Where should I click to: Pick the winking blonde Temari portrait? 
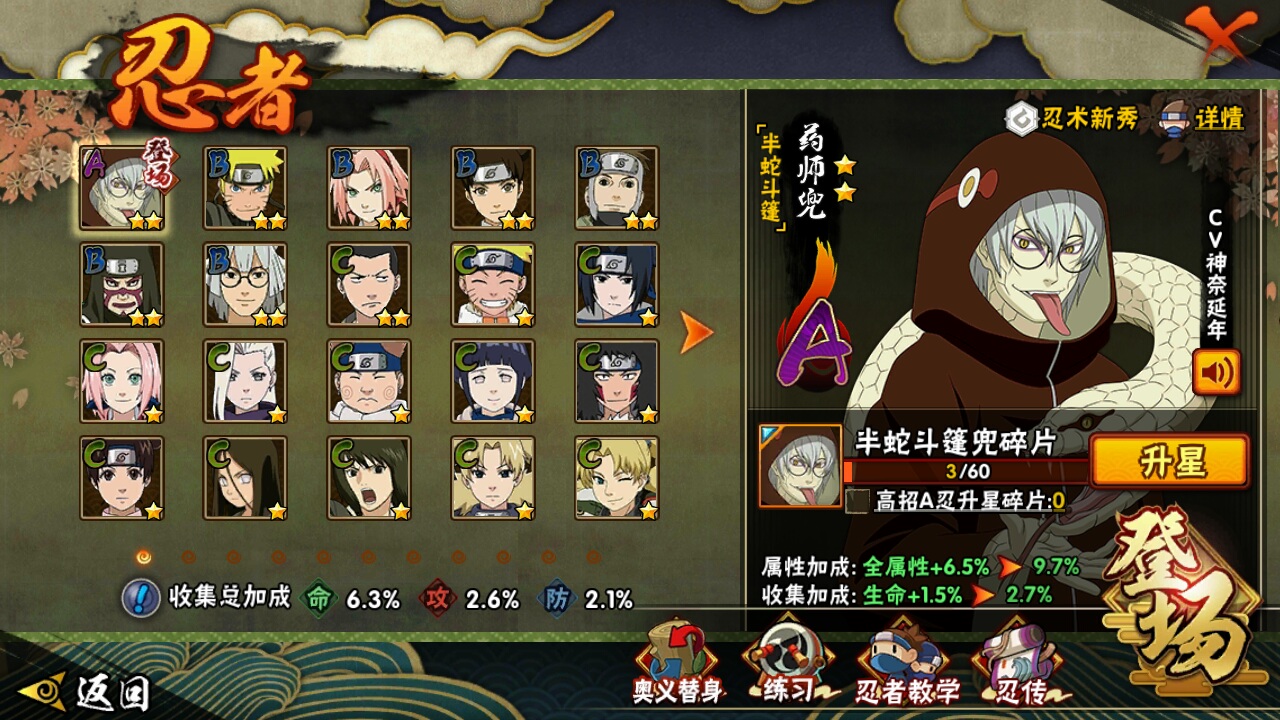[616, 477]
